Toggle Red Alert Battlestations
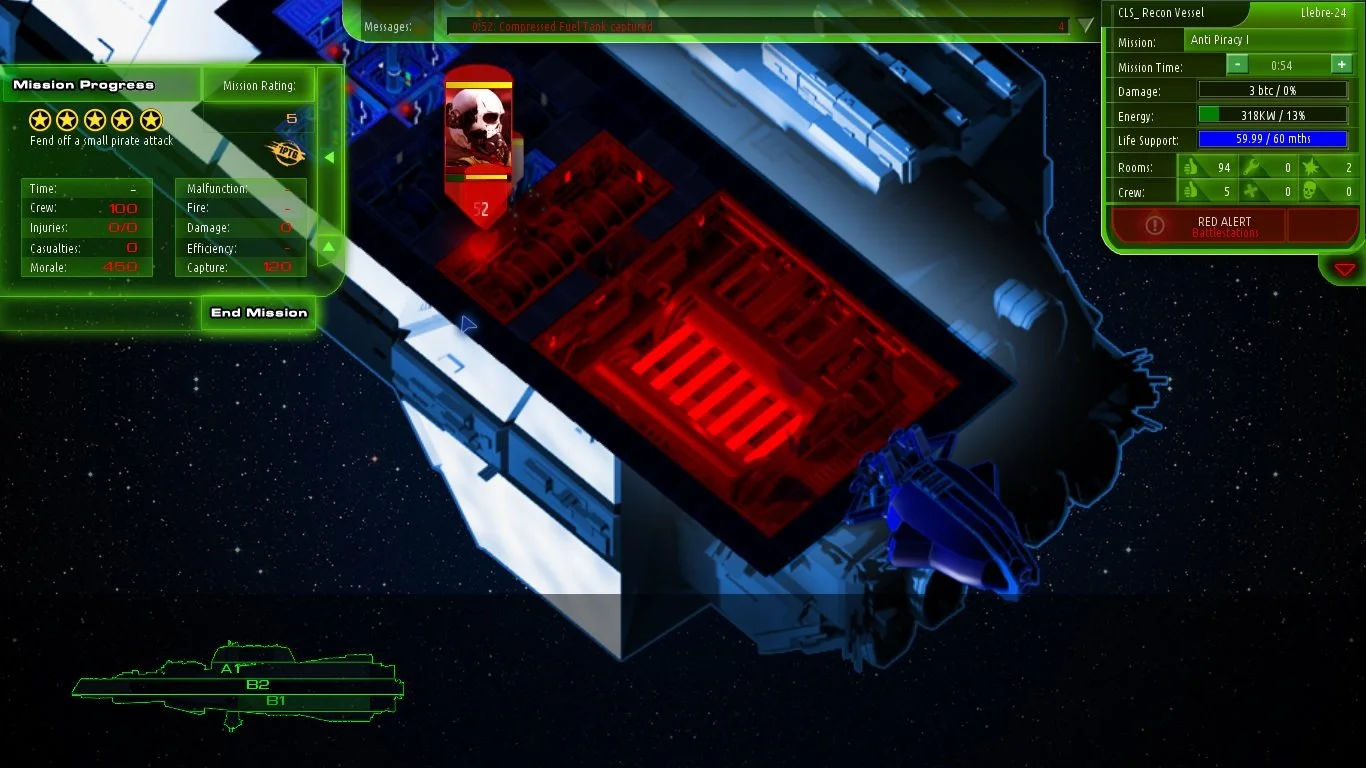1366x768 pixels. point(1224,225)
